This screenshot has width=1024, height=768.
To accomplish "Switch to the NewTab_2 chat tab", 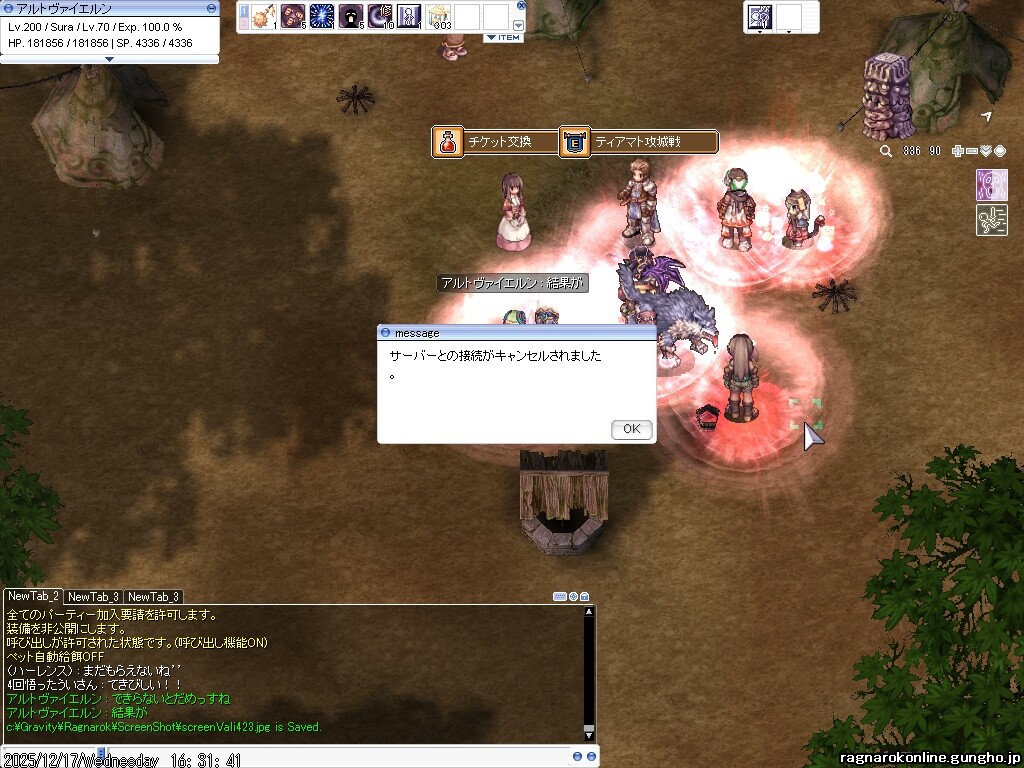I will [33, 596].
